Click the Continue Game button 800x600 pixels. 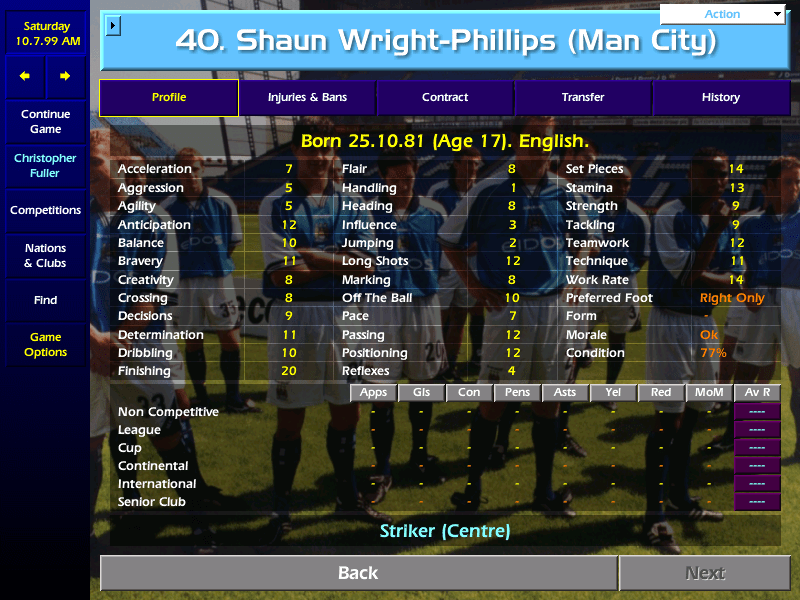pyautogui.click(x=45, y=121)
